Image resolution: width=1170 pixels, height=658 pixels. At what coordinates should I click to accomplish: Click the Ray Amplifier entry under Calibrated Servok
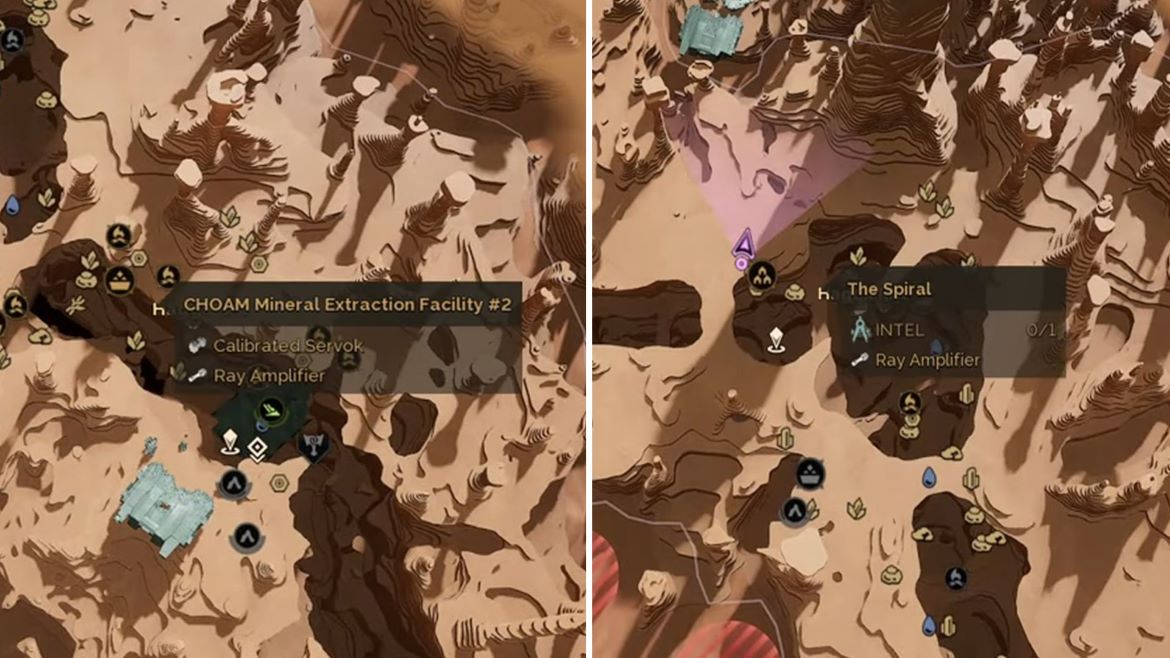268,376
